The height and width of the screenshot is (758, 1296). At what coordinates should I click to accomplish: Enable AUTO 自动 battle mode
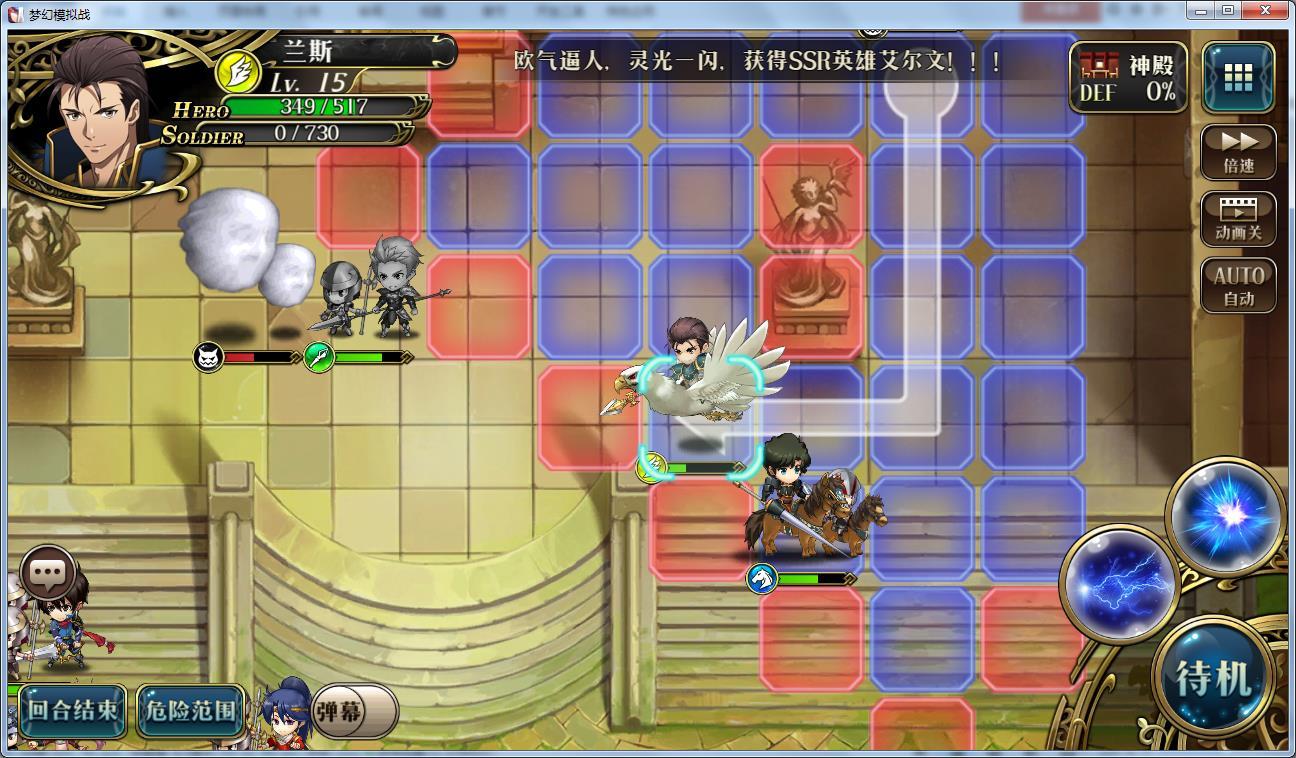1238,286
